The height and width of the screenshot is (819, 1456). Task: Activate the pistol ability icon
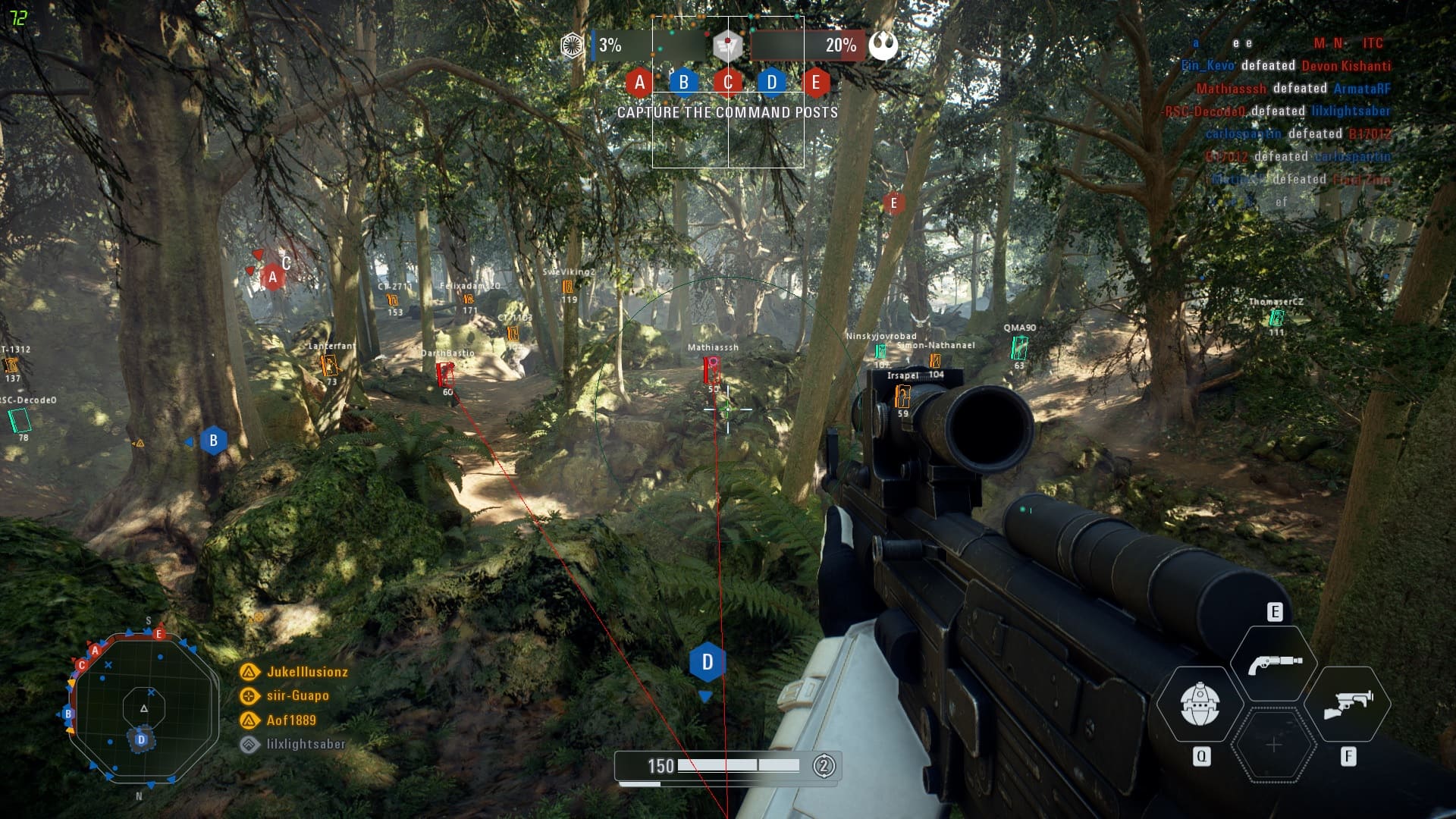(1274, 663)
